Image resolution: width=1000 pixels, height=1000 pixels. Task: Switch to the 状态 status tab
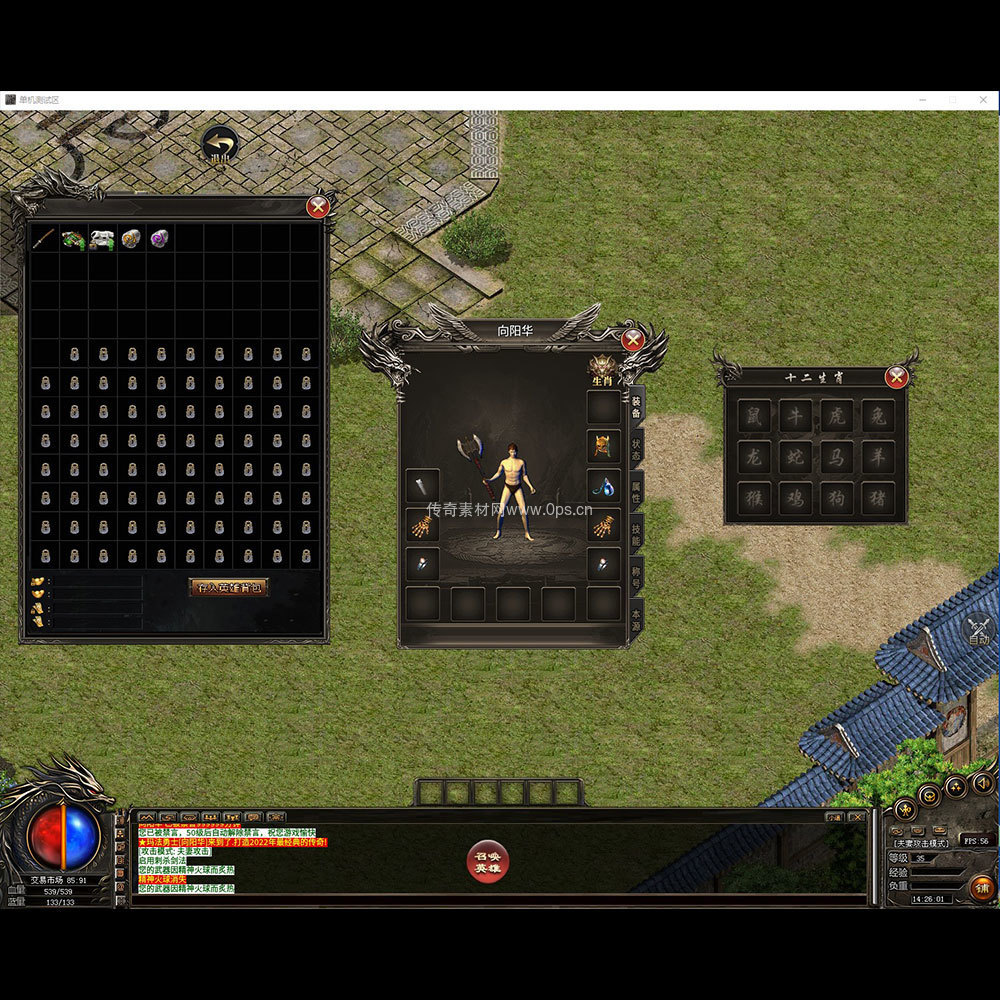coord(636,449)
